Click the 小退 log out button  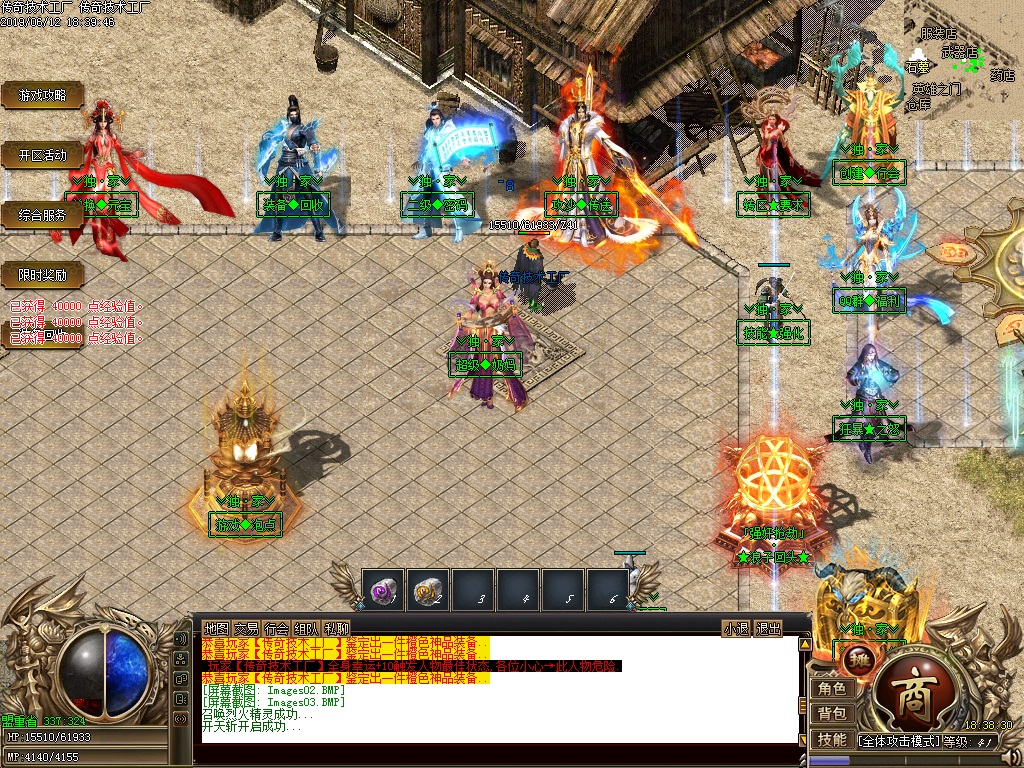point(737,629)
